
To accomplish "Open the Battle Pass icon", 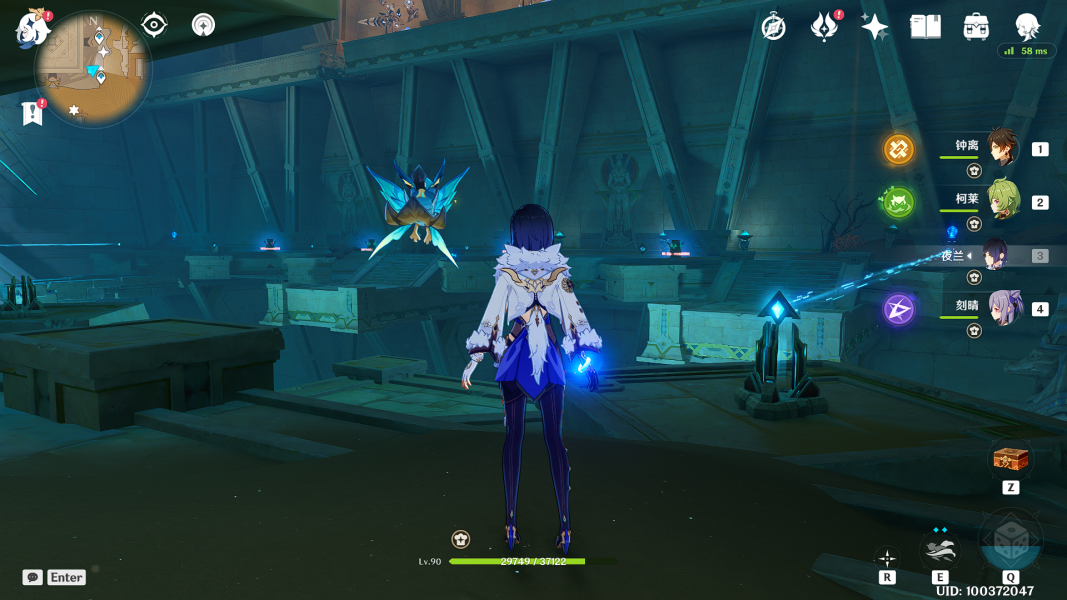I will (x=824, y=27).
